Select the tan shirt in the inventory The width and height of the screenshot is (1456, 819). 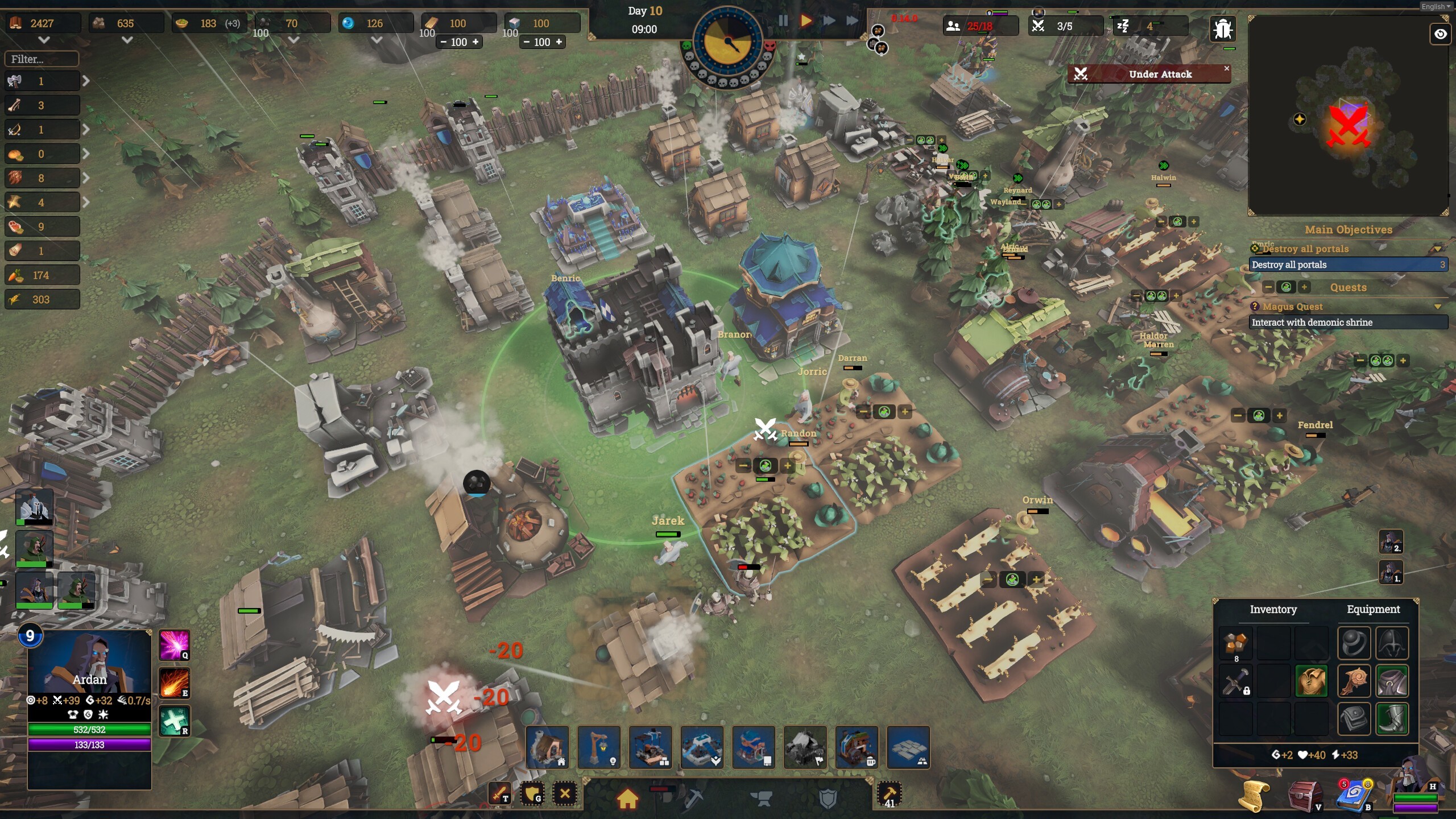coord(1311,681)
